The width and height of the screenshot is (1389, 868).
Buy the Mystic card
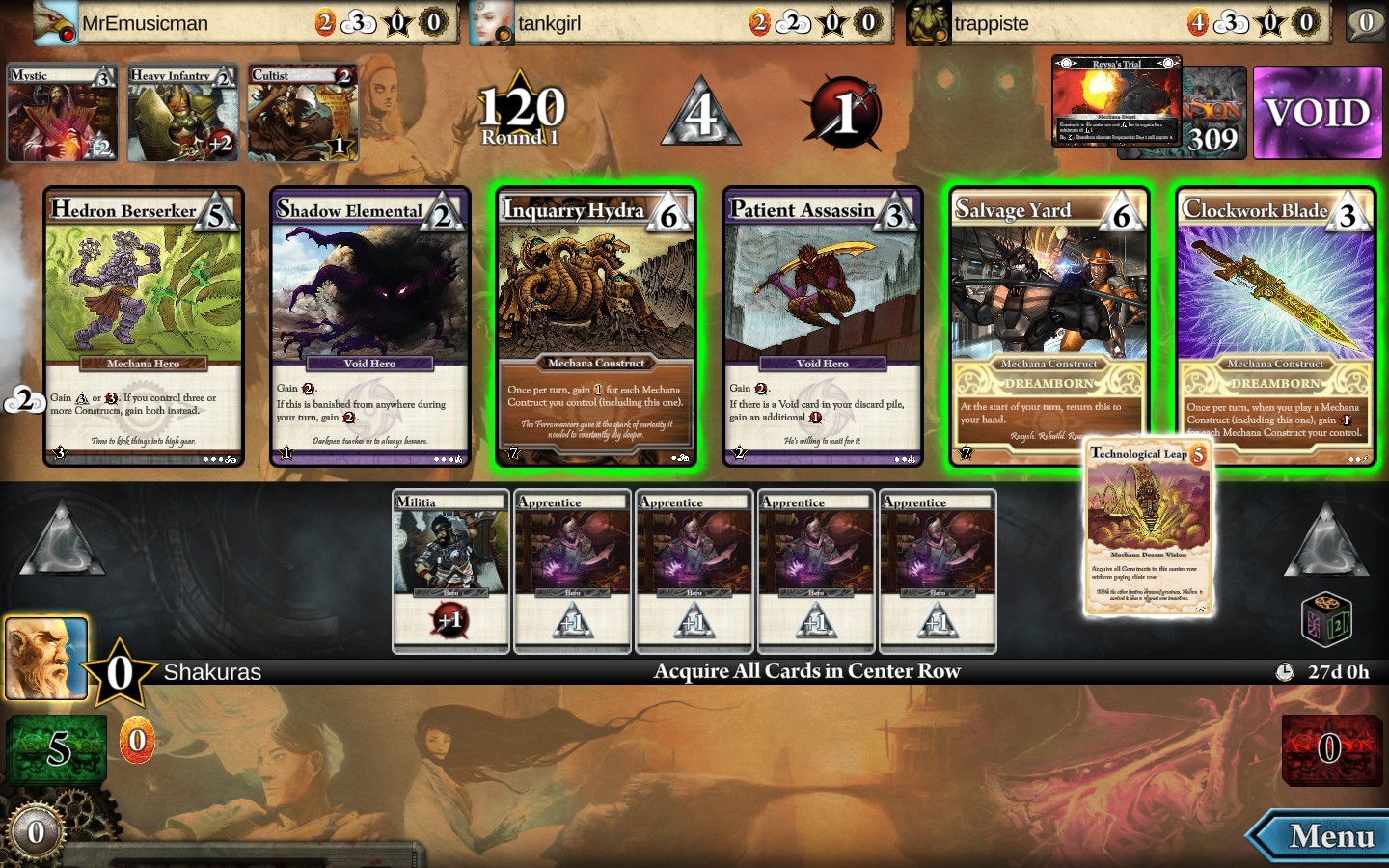click(x=62, y=113)
